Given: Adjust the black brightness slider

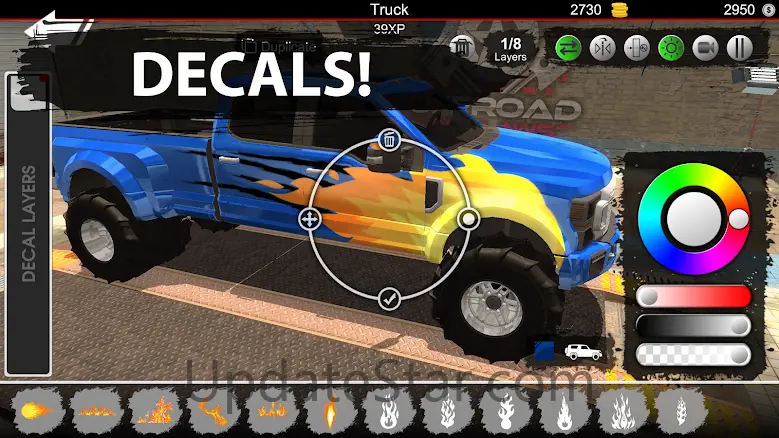Looking at the screenshot, I should (x=694, y=326).
